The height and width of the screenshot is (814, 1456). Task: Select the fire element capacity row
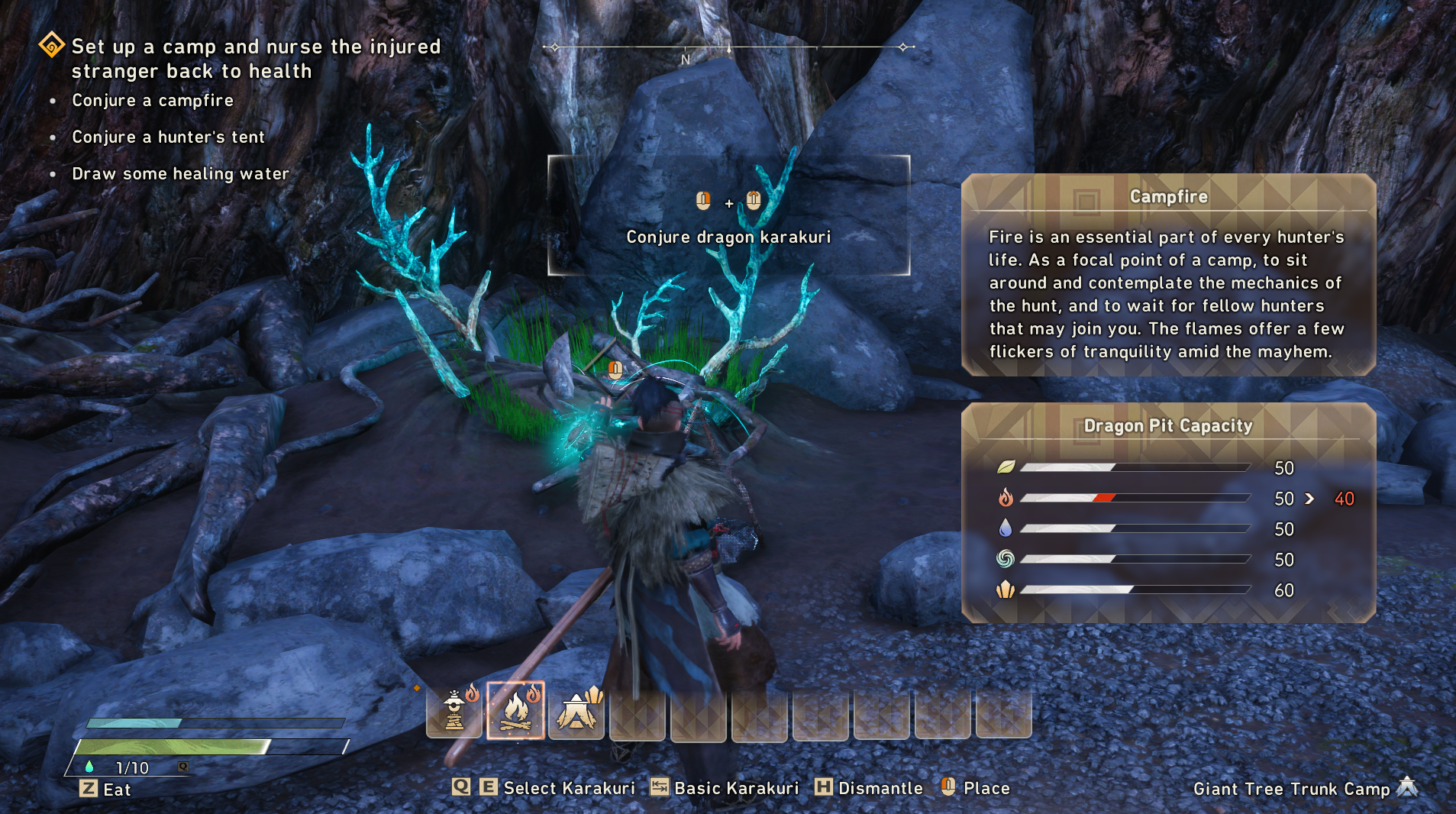[x=1167, y=499]
